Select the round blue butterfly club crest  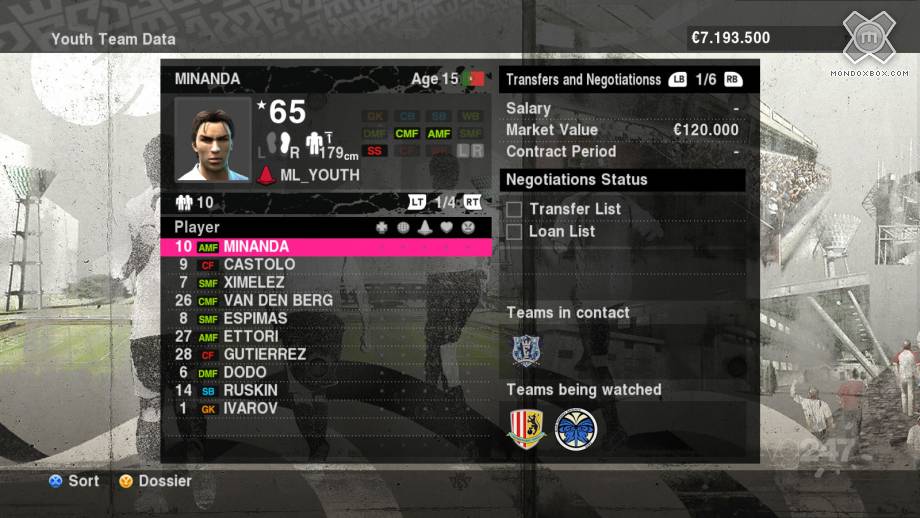575,428
